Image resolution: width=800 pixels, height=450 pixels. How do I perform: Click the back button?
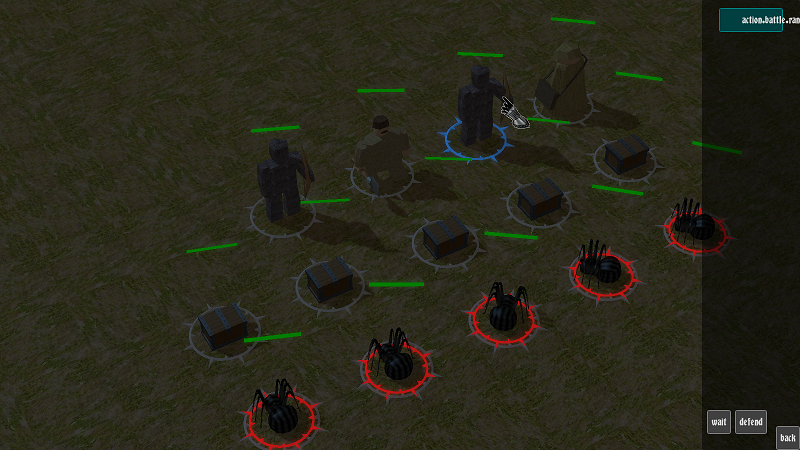pos(787,437)
